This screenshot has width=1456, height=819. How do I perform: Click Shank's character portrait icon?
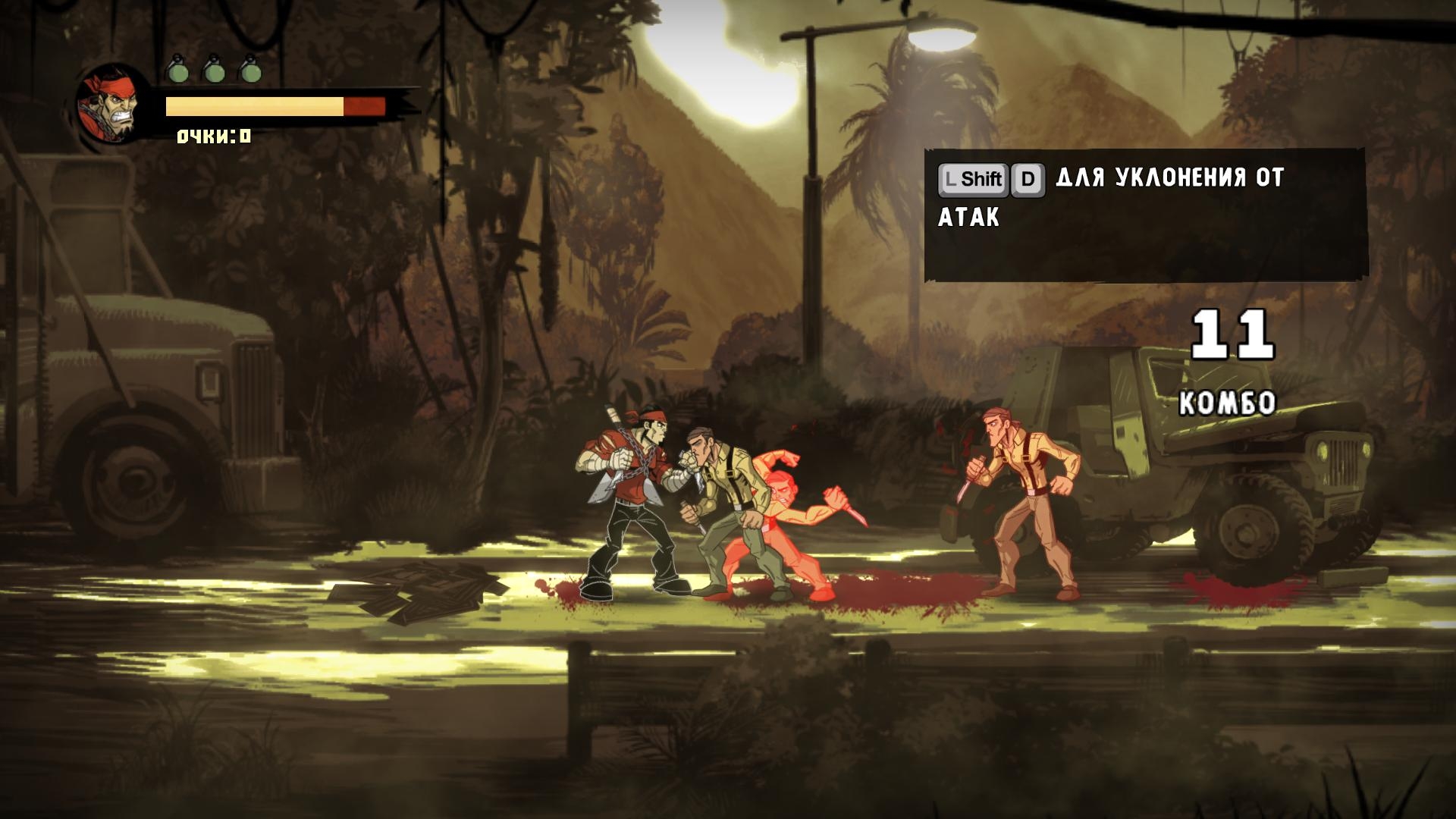pos(112,107)
